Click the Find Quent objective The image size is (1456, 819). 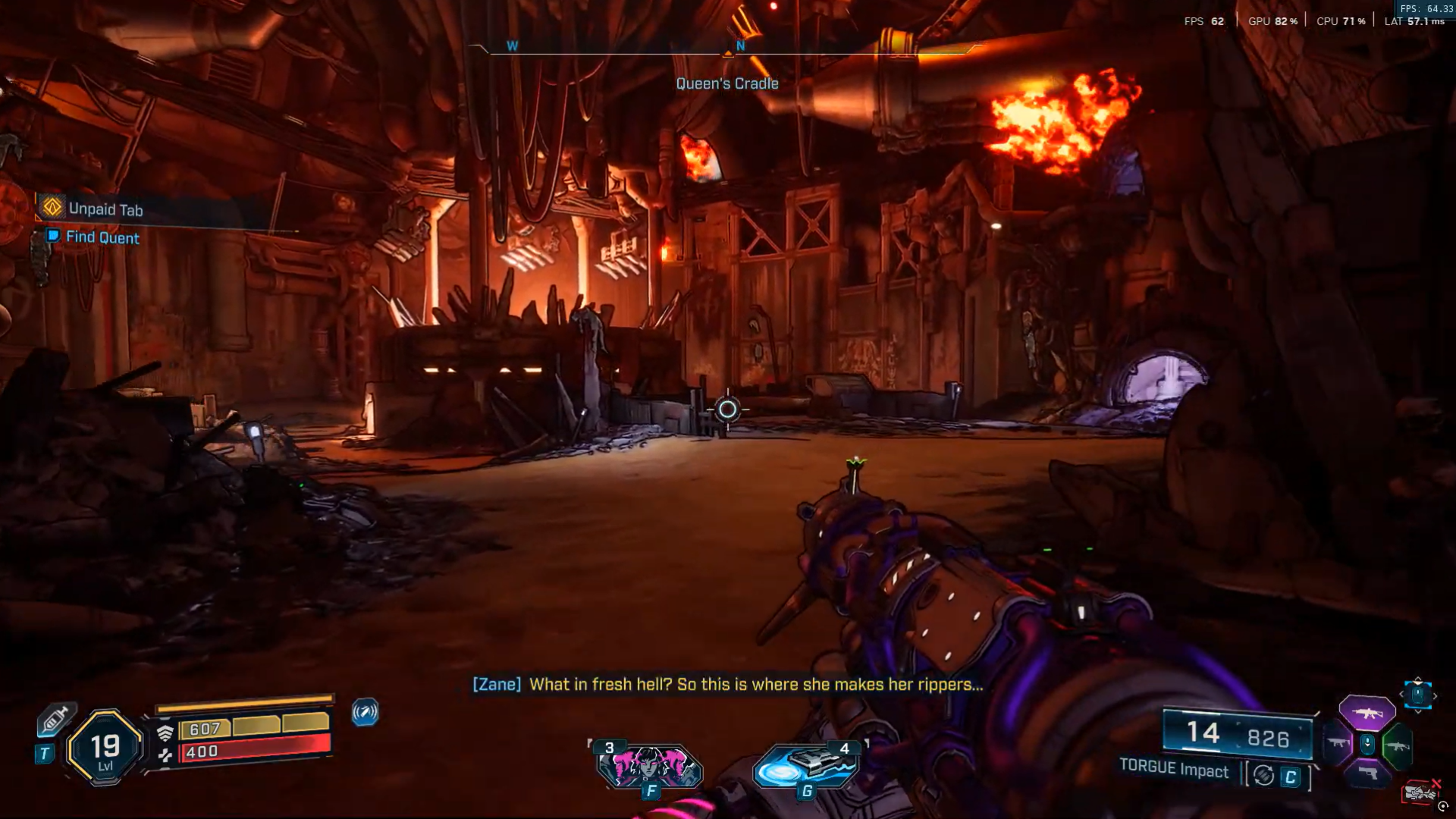102,237
